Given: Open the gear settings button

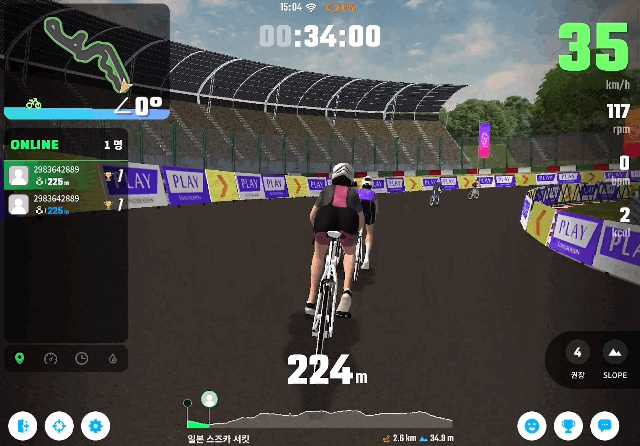Looking at the screenshot, I should pos(95,425).
